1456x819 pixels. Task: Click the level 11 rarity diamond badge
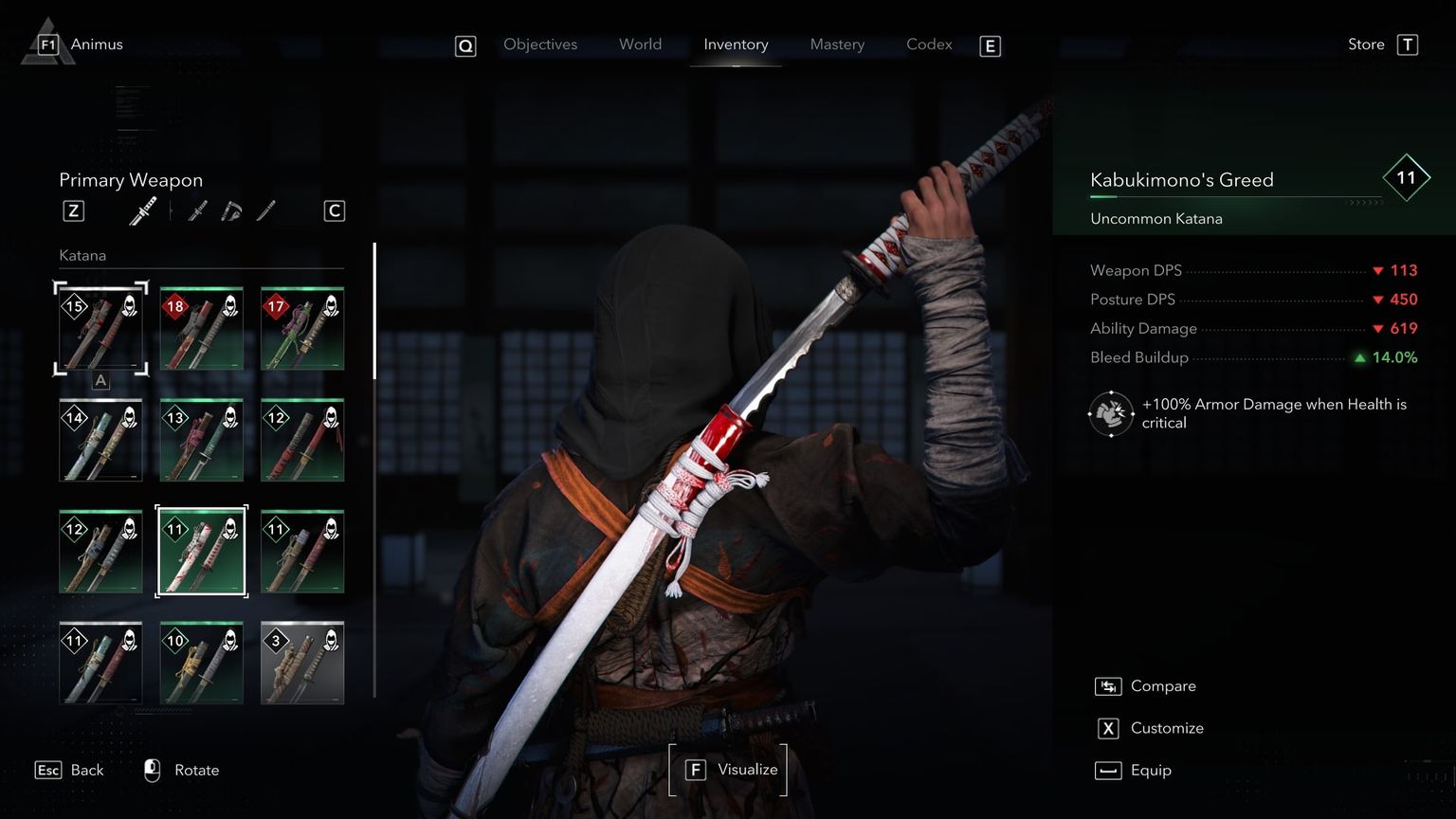[x=1407, y=177]
